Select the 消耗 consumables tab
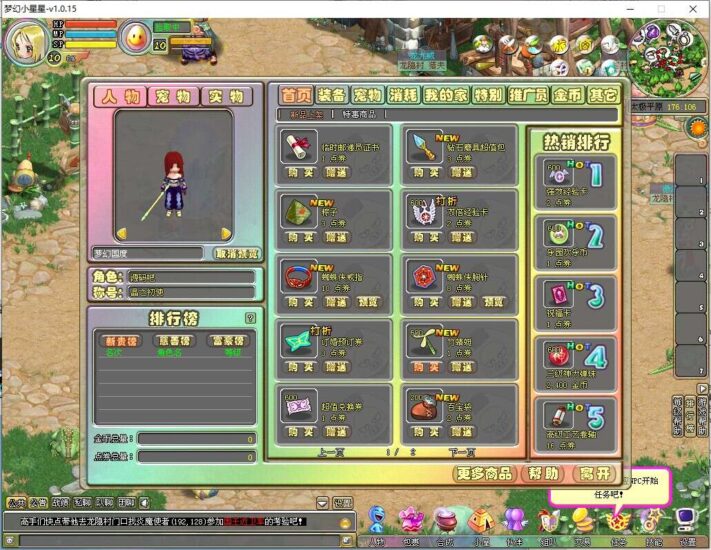Screen dimensions: 711x550 (x=403, y=95)
